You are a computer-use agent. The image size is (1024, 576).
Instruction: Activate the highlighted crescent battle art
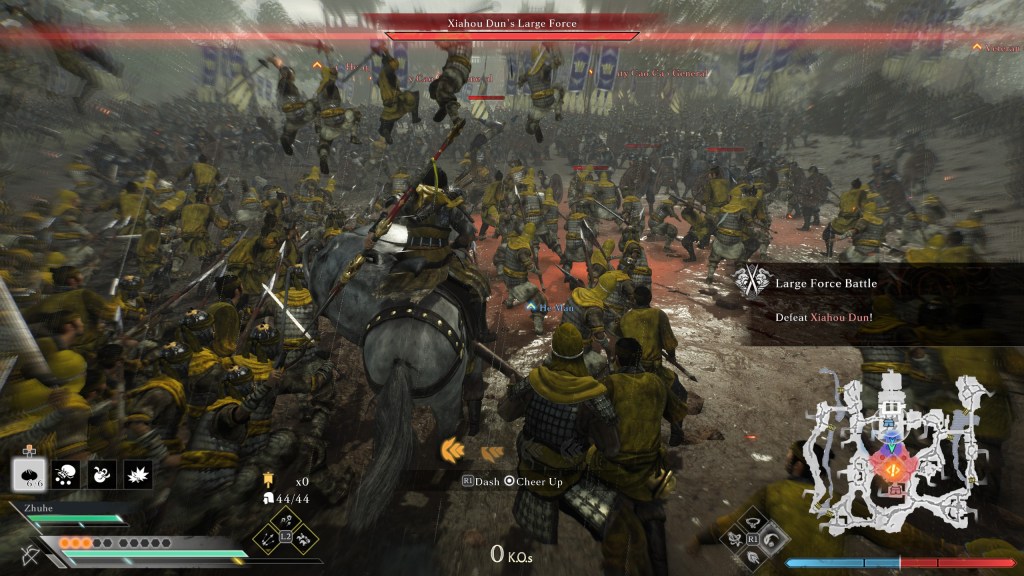click(x=771, y=538)
